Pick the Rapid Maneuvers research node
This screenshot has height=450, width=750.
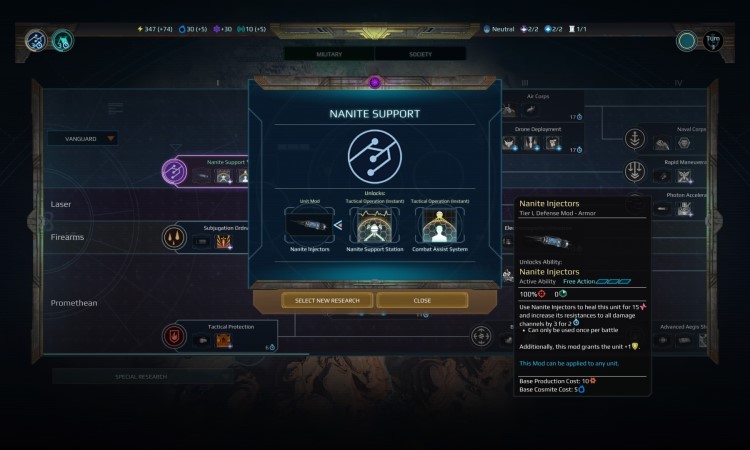pyautogui.click(x=634, y=171)
